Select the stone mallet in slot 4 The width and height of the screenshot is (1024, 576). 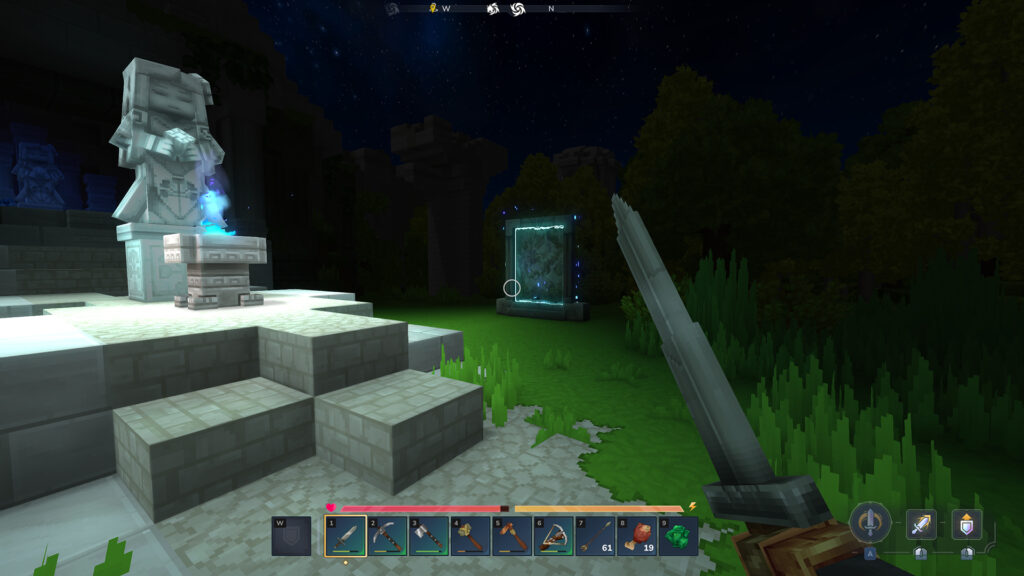click(469, 535)
